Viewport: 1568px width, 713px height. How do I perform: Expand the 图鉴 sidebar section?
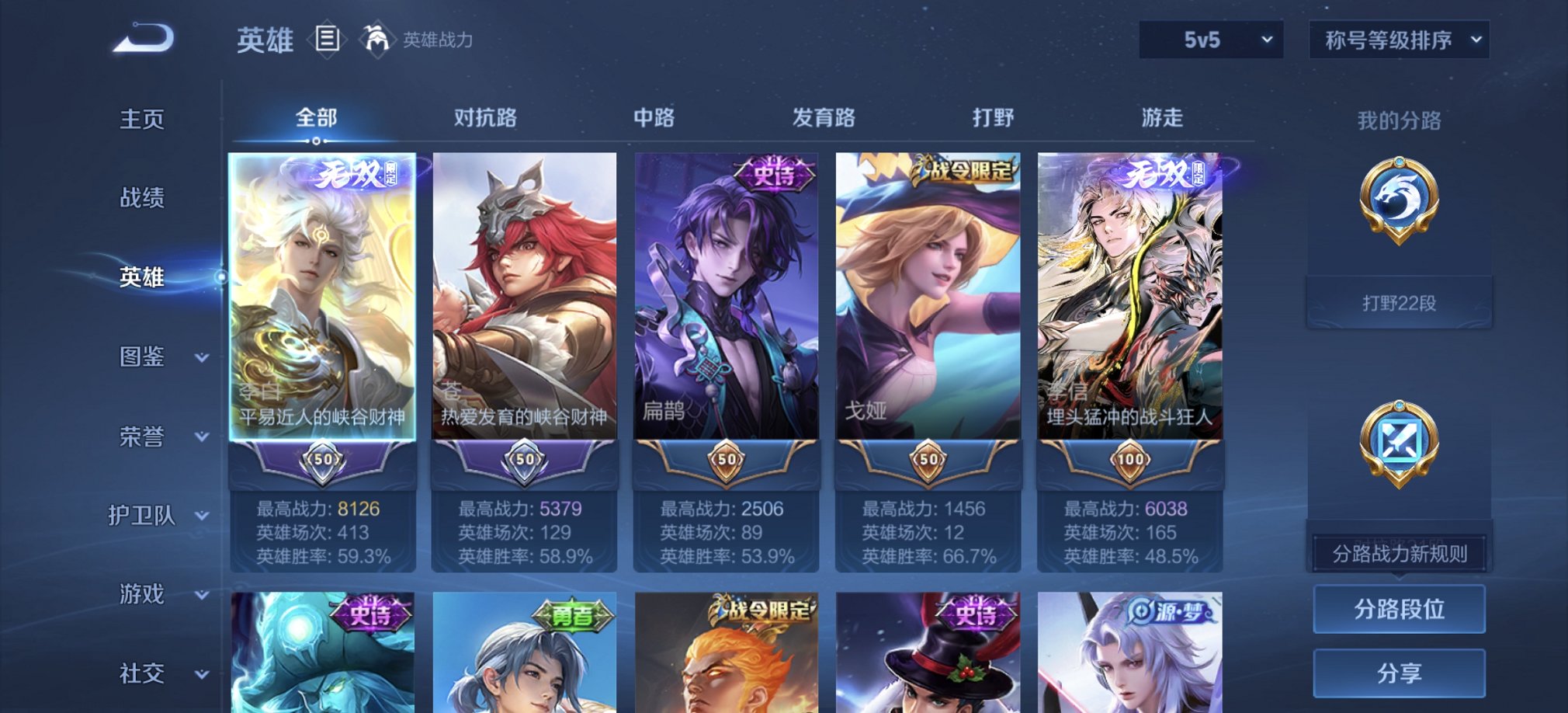[x=155, y=357]
